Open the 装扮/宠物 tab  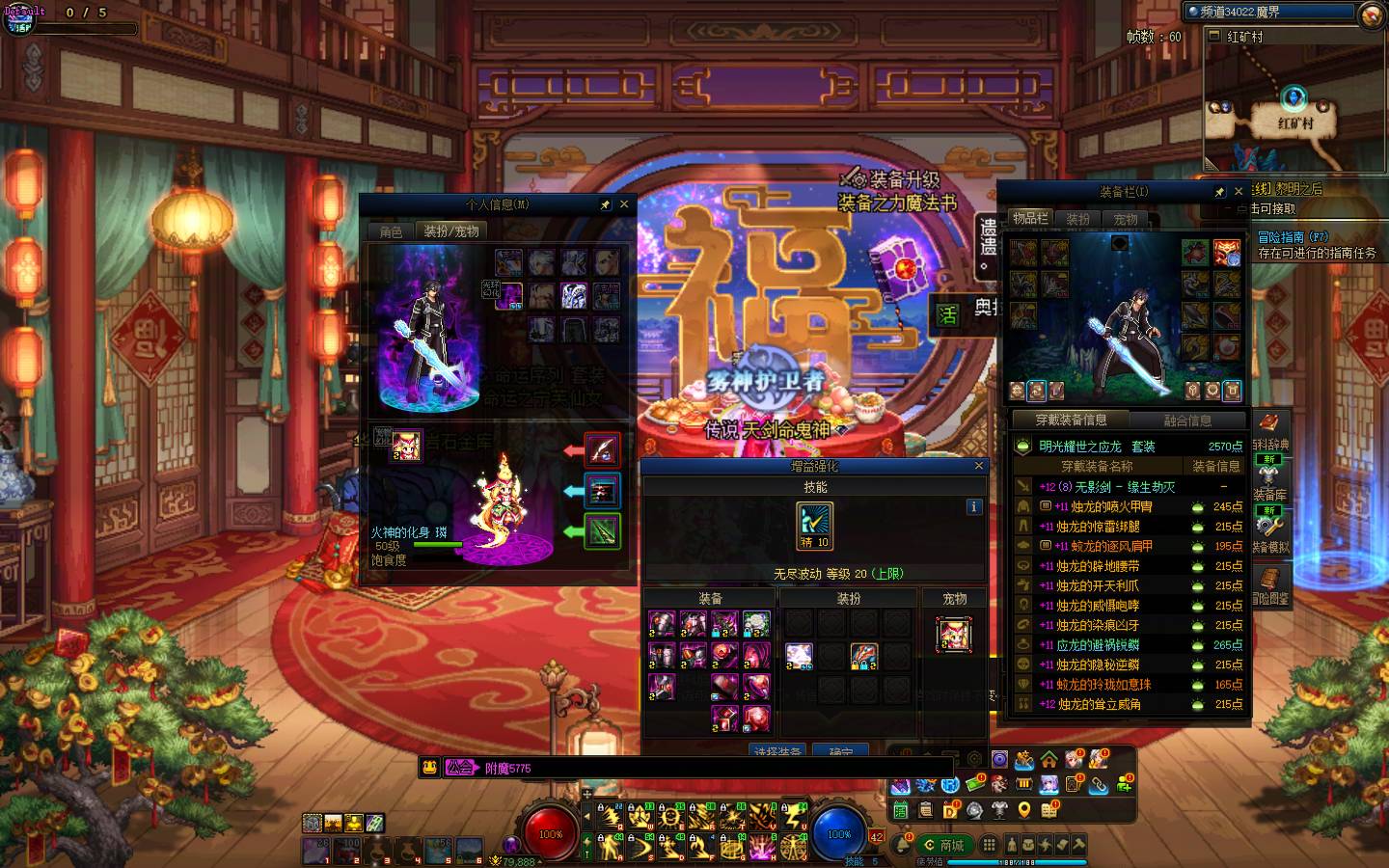[x=451, y=231]
